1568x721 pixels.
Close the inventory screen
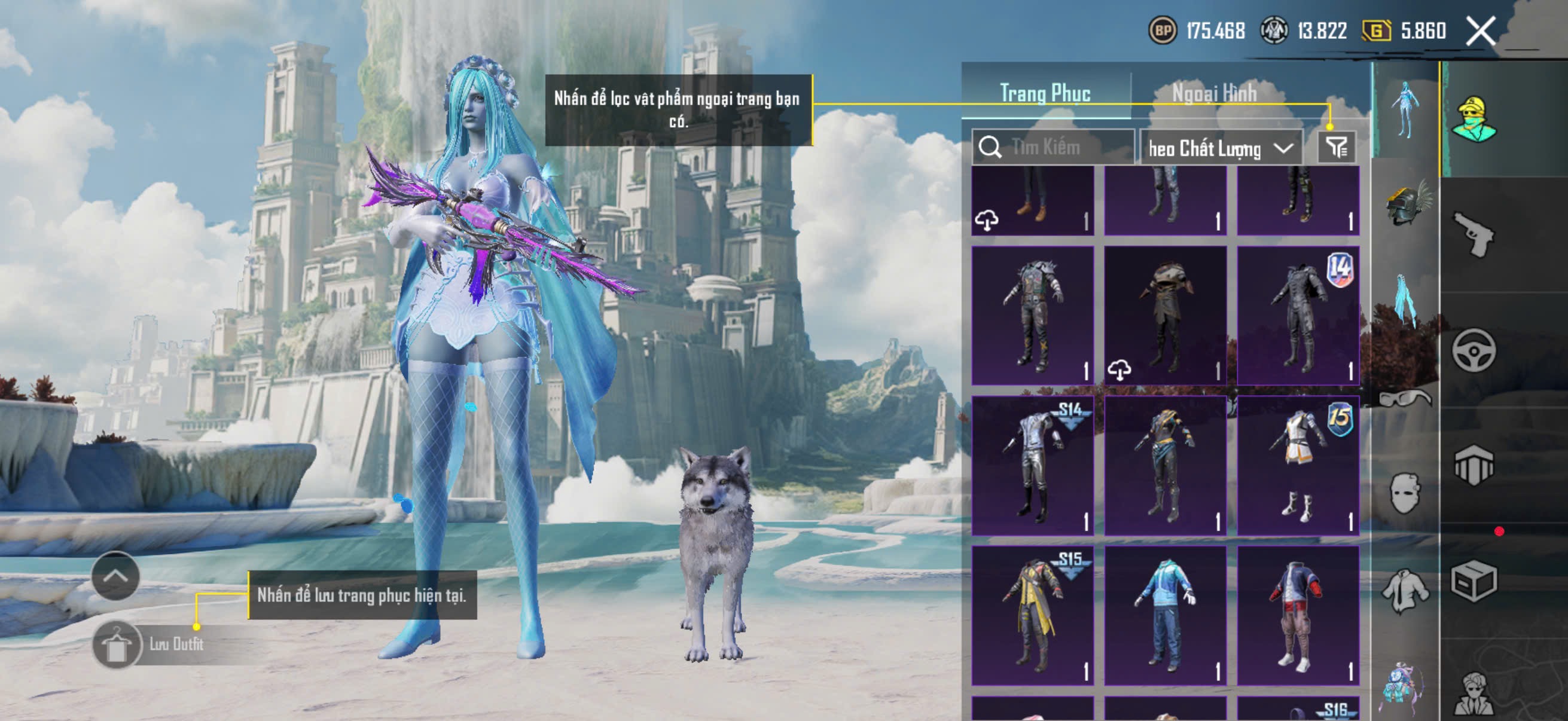[1480, 30]
